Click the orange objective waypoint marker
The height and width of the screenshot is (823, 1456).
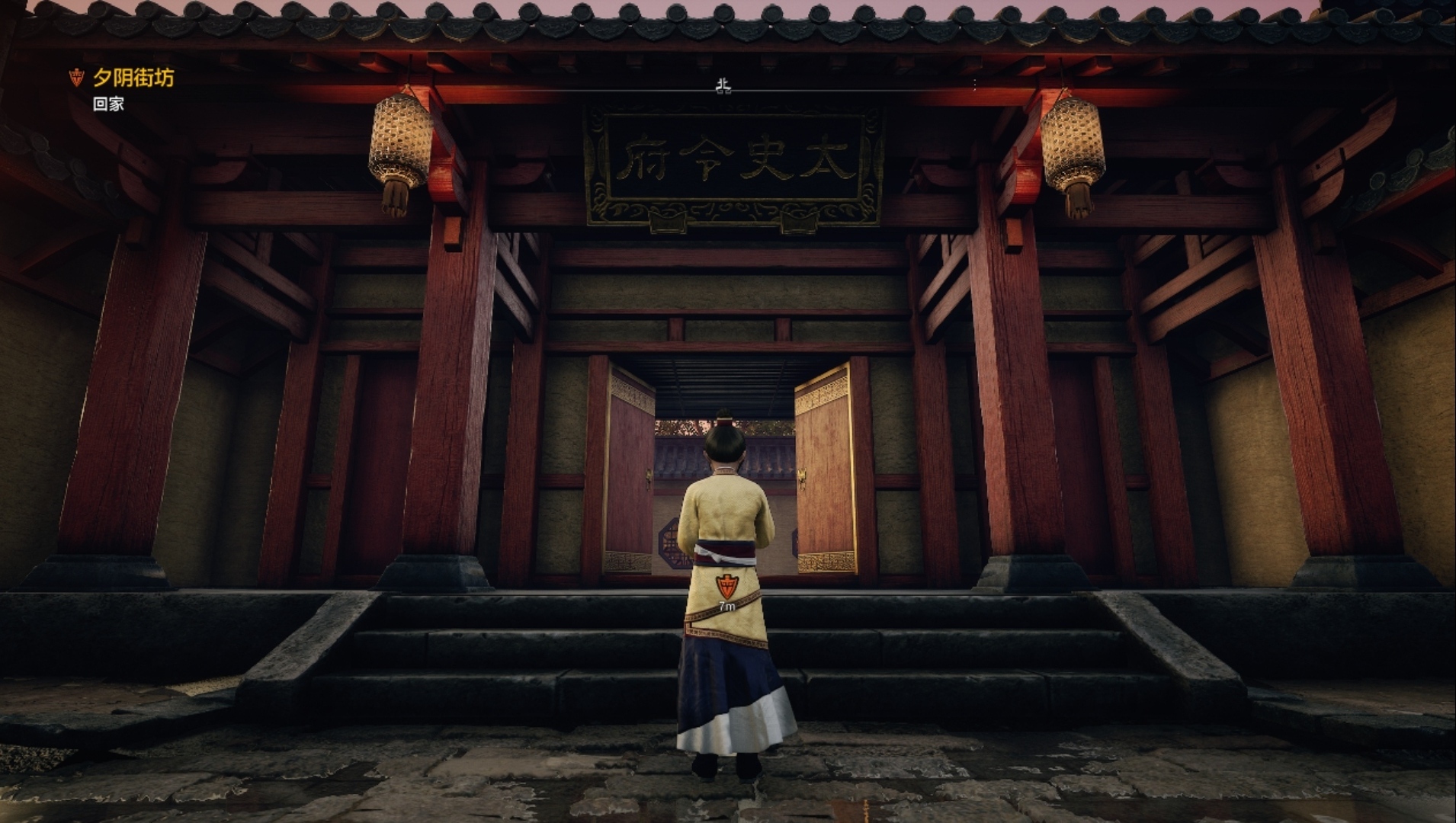[x=726, y=587]
